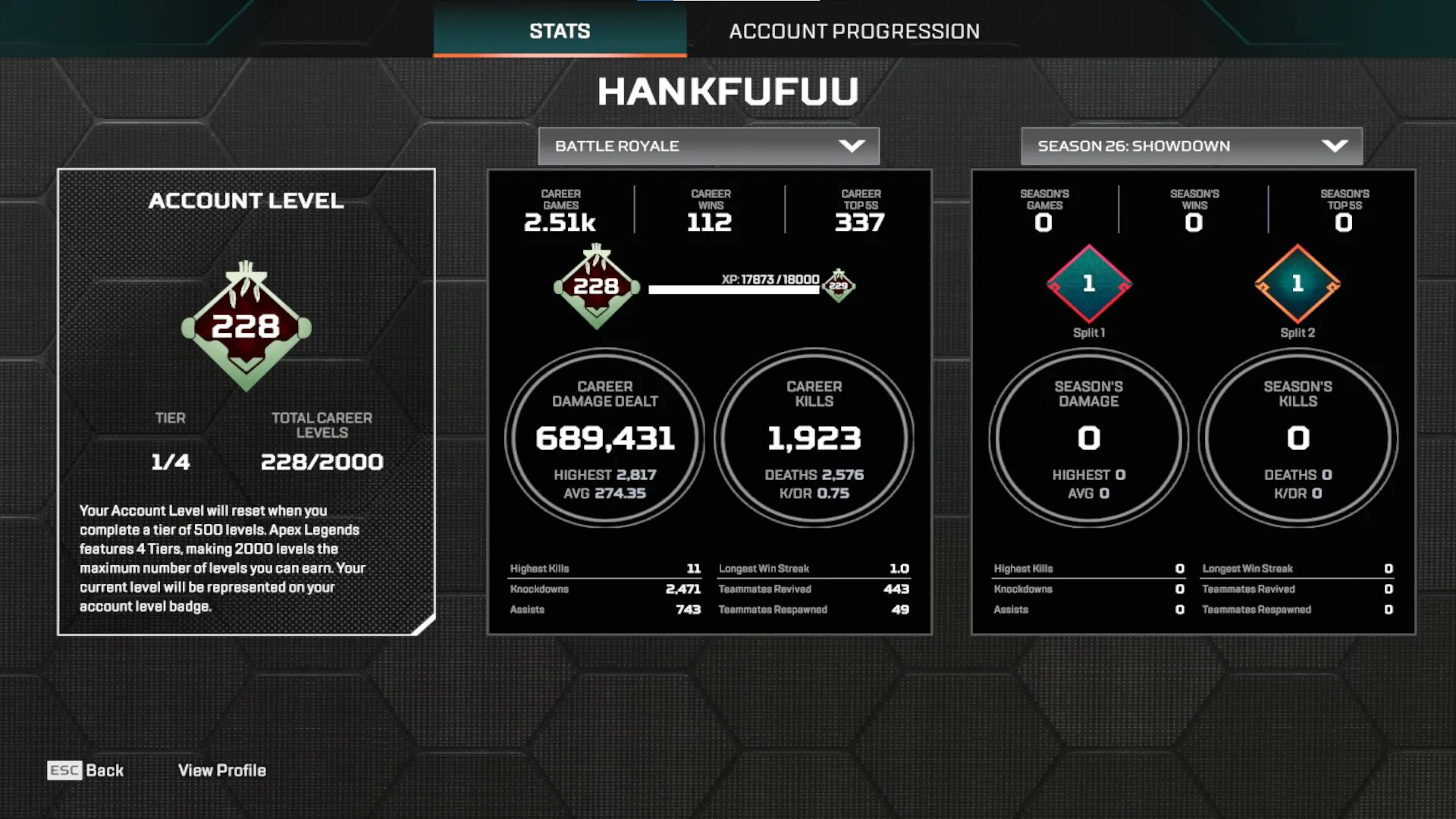The image size is (1456, 819).
Task: Click the Career Damage Dealt circle emblem
Action: (x=605, y=438)
